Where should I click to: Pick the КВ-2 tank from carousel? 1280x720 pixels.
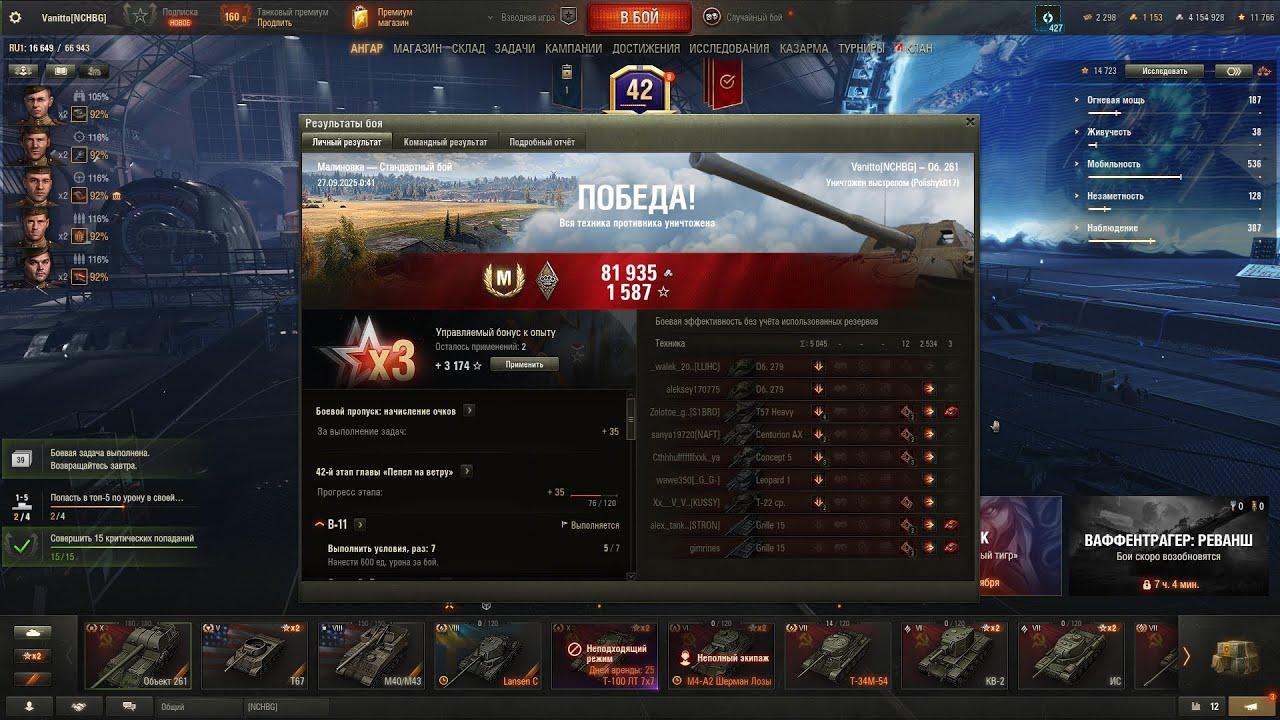(x=956, y=655)
